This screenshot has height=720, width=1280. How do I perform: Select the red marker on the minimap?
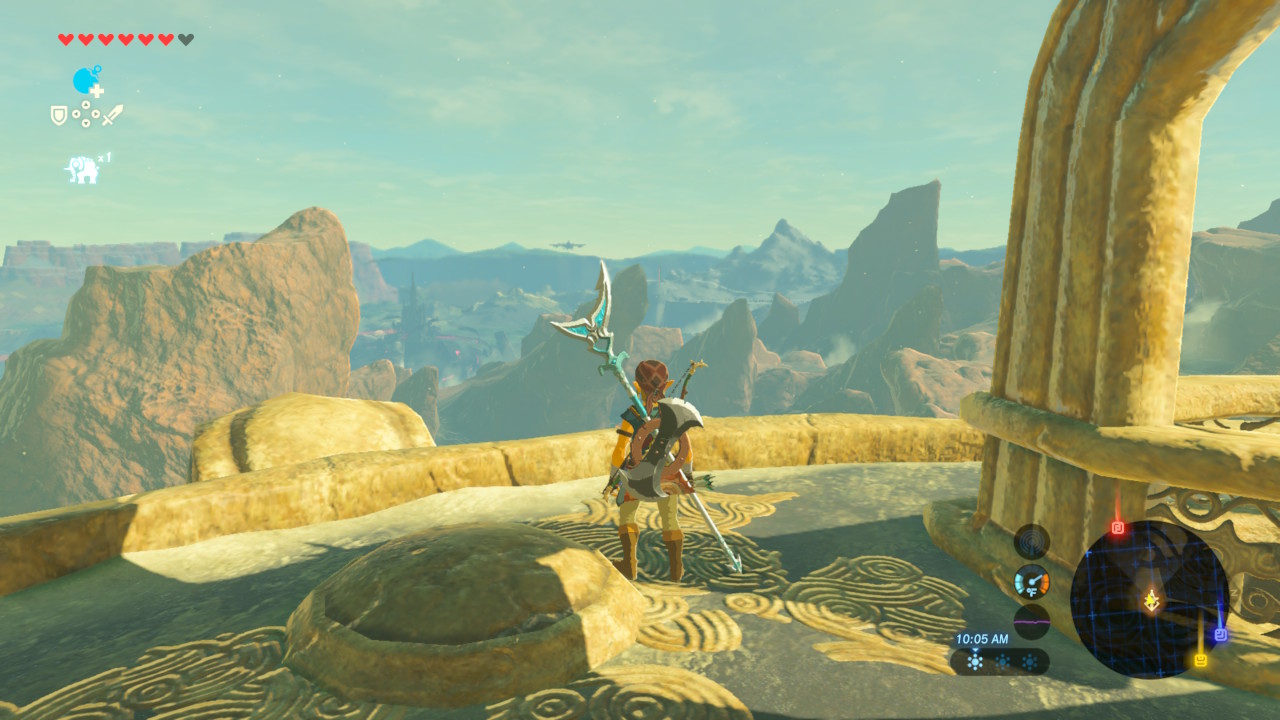[1118, 528]
